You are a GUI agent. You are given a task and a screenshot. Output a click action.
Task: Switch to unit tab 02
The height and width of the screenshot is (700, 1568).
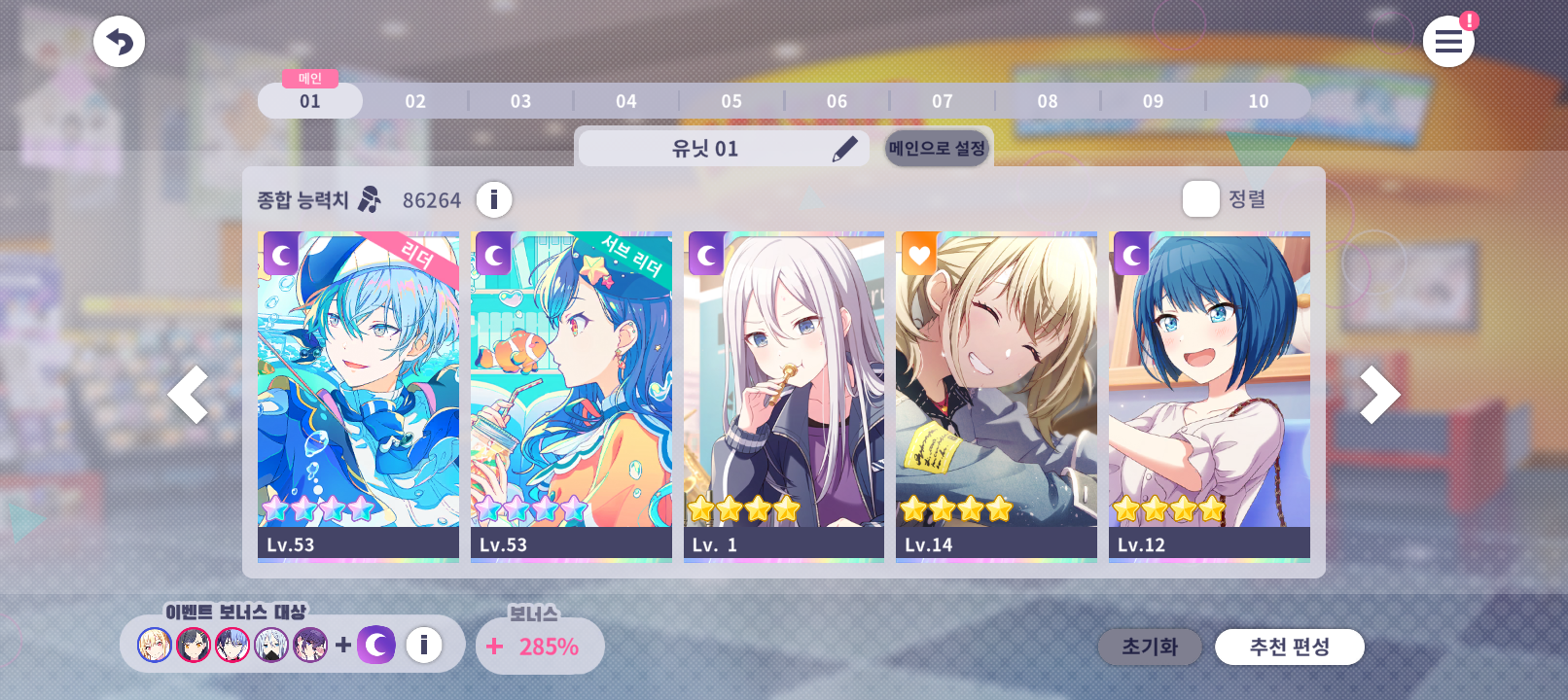415,100
